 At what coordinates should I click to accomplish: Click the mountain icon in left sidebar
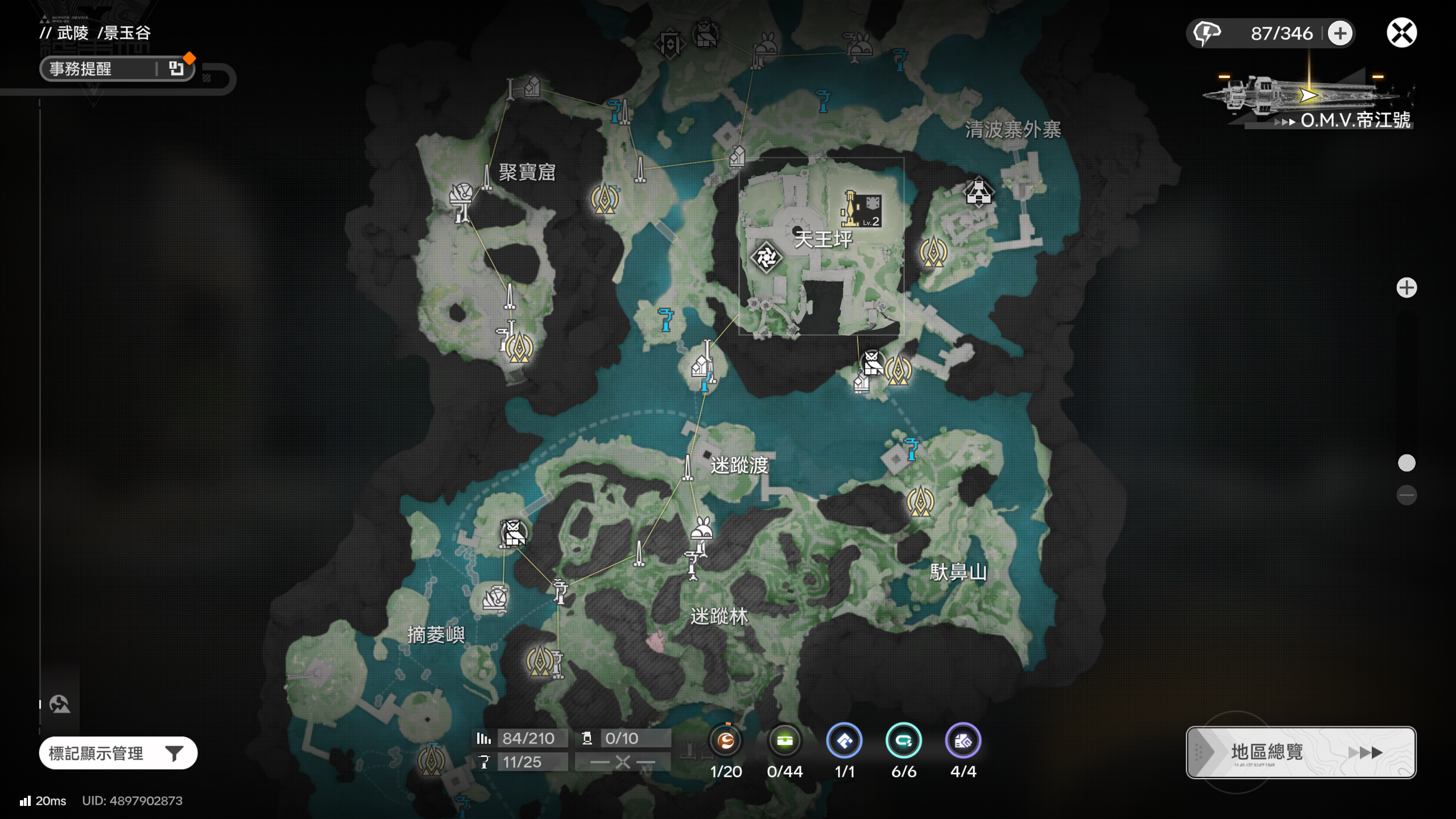tap(59, 704)
